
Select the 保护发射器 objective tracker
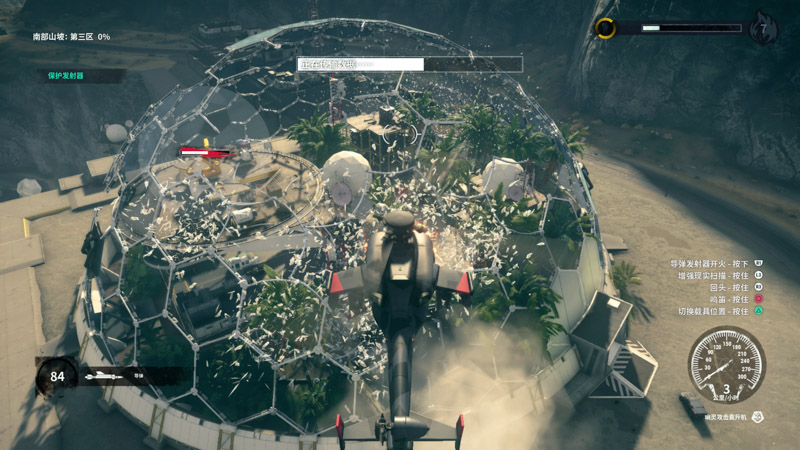click(66, 75)
